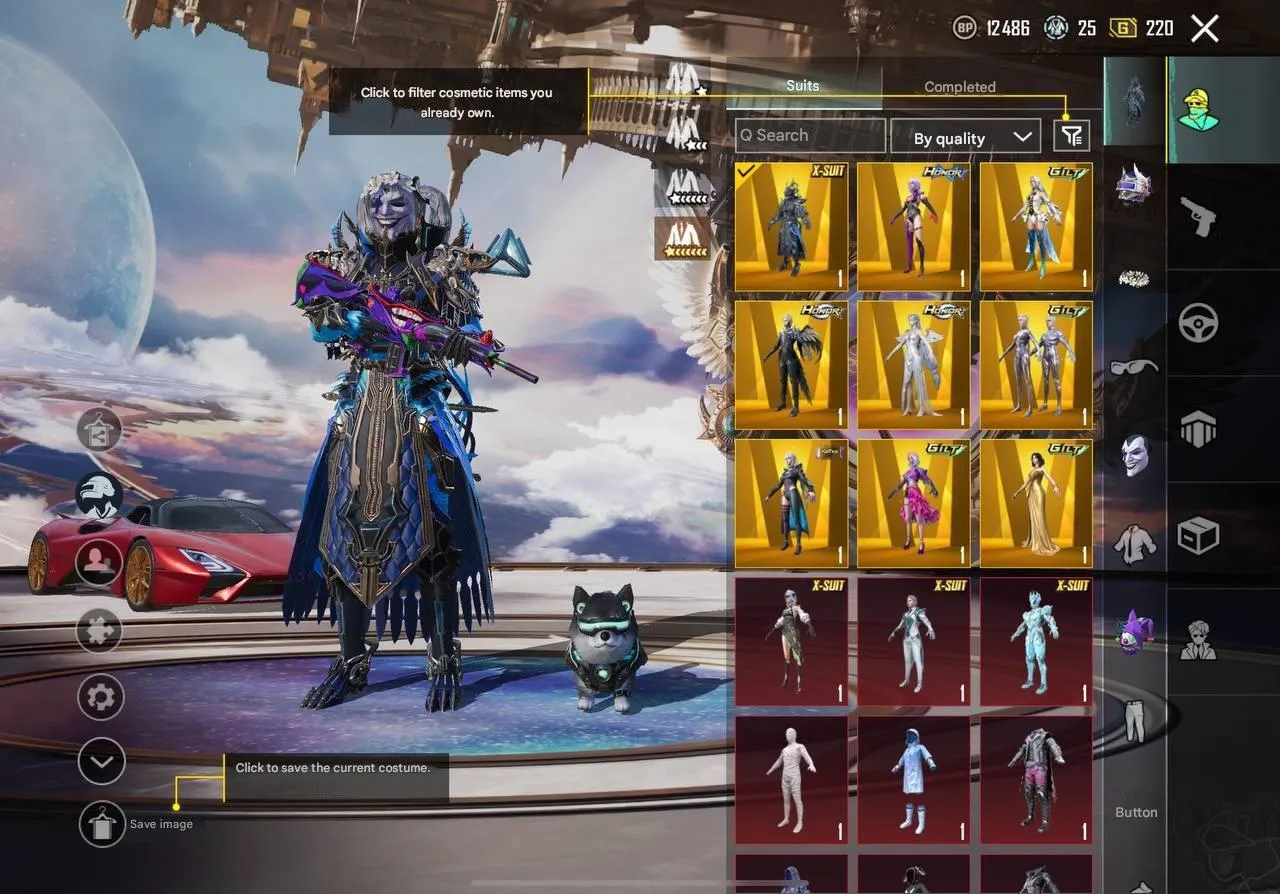Collapse the left panel with the chevron
Screen dimensions: 1280x894
coord(99,761)
